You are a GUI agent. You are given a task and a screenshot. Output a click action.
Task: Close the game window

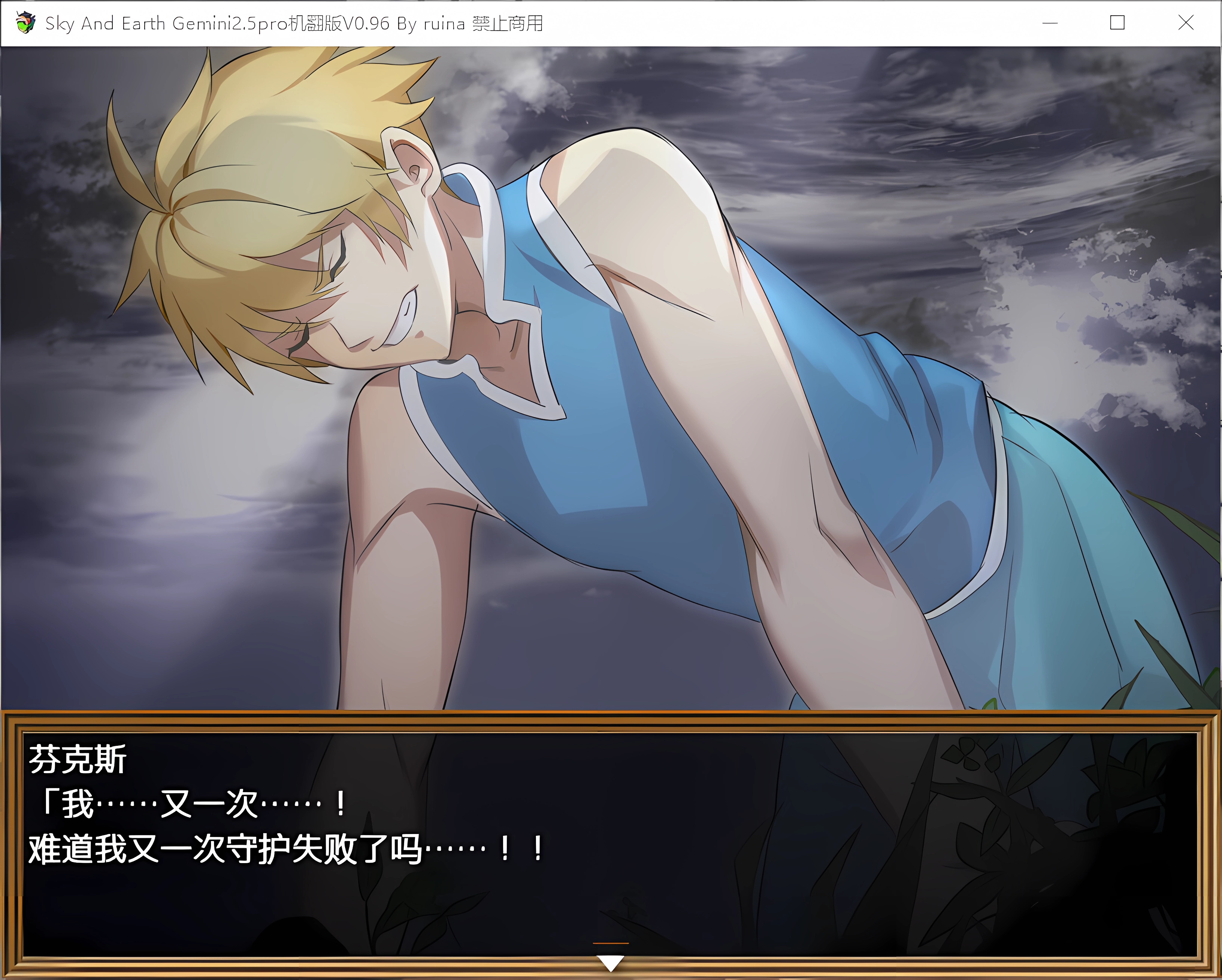tap(1185, 23)
